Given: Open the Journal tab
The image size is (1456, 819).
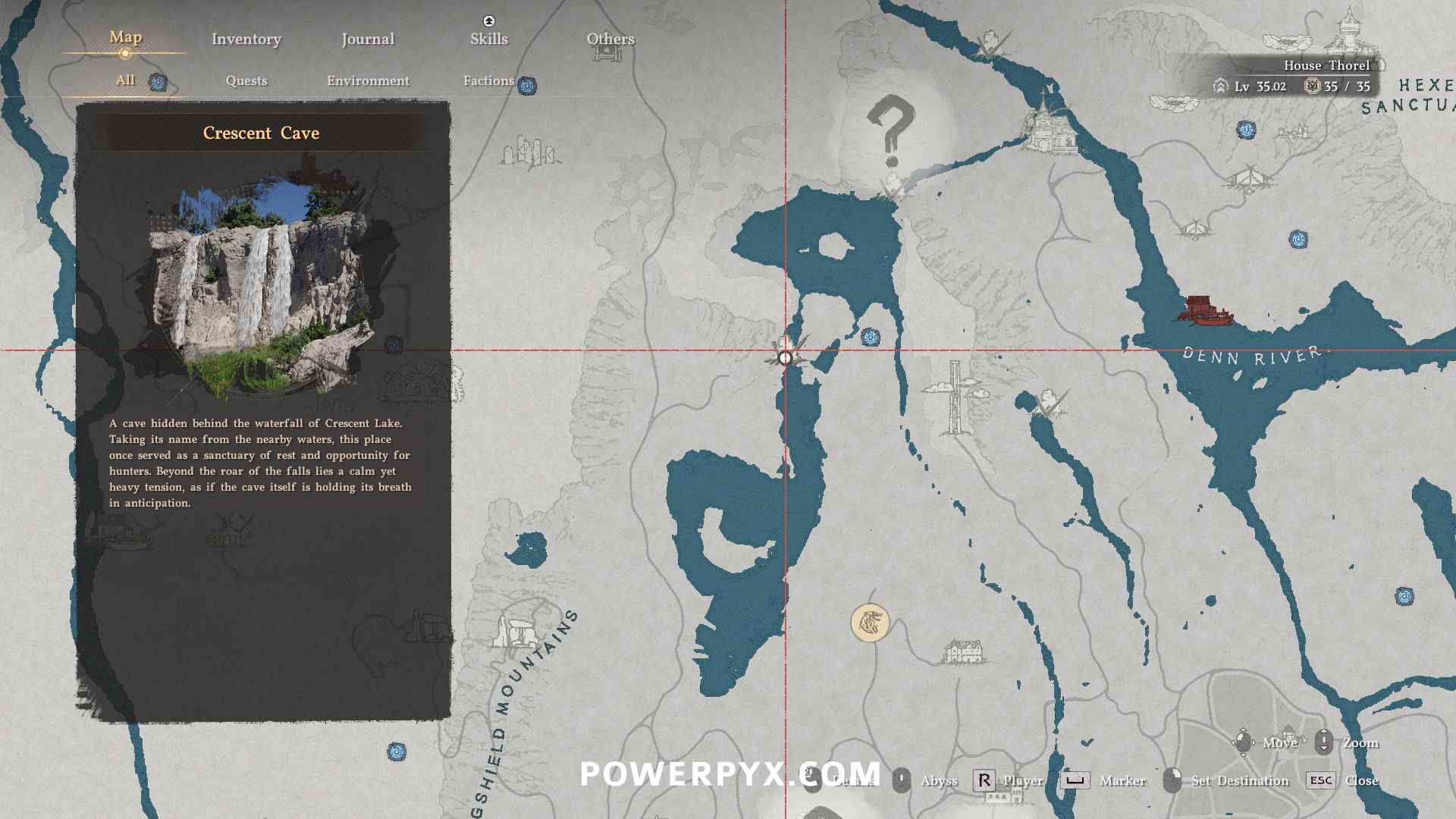Looking at the screenshot, I should 368,39.
